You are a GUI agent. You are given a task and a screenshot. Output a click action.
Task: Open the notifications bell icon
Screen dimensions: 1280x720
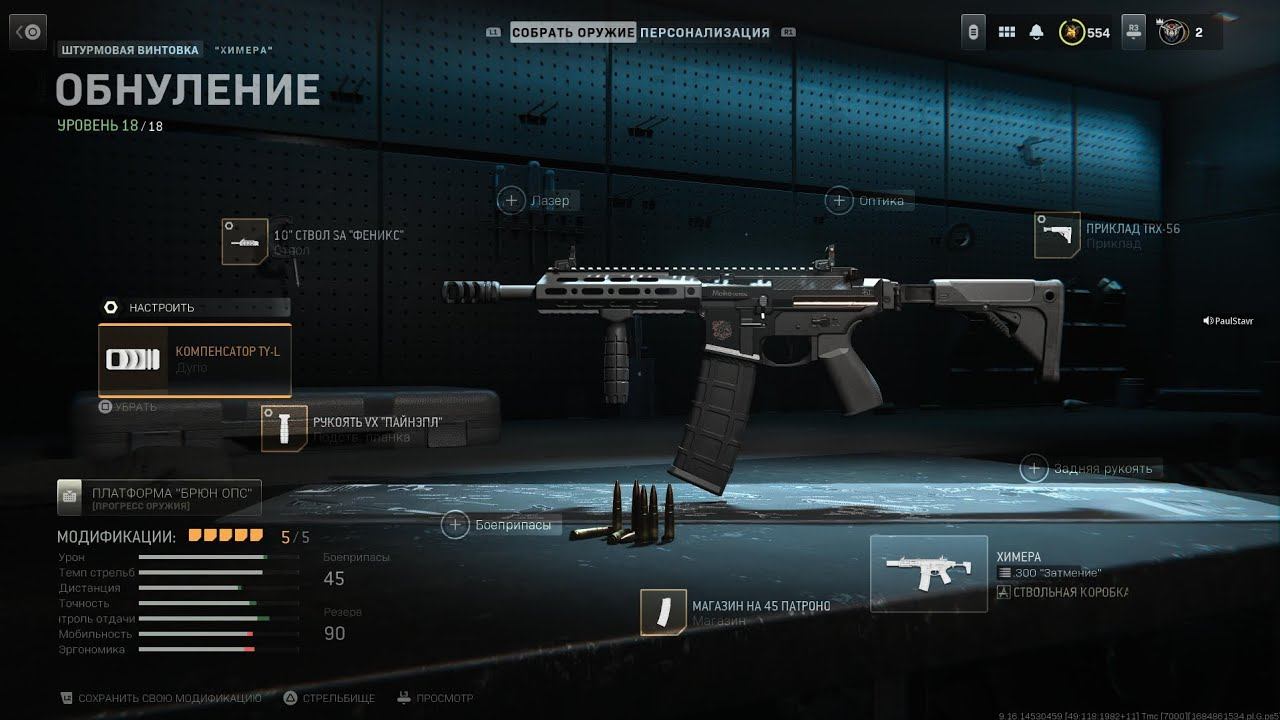click(1037, 32)
